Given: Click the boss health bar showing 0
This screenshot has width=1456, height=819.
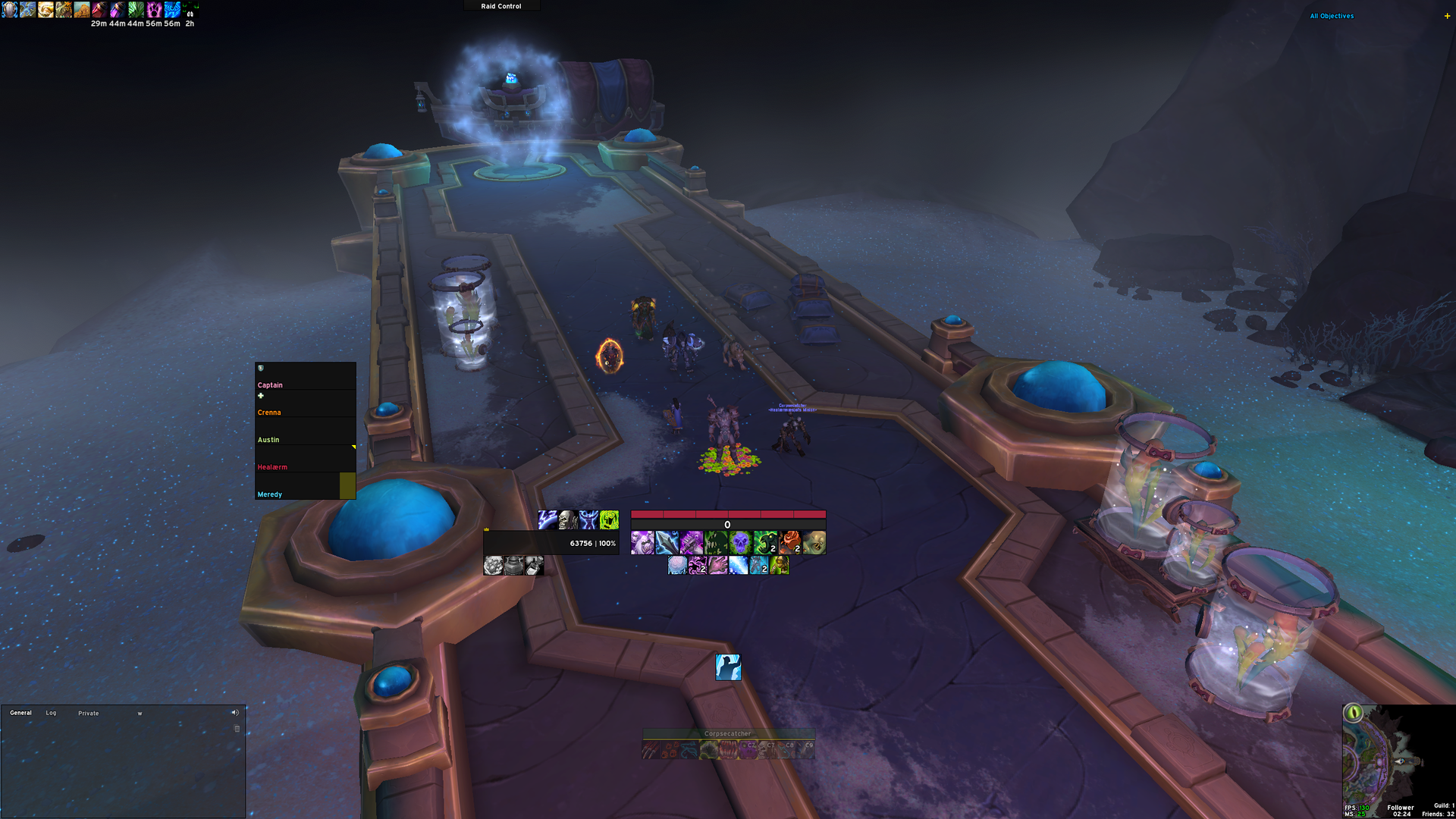Looking at the screenshot, I should 726,523.
